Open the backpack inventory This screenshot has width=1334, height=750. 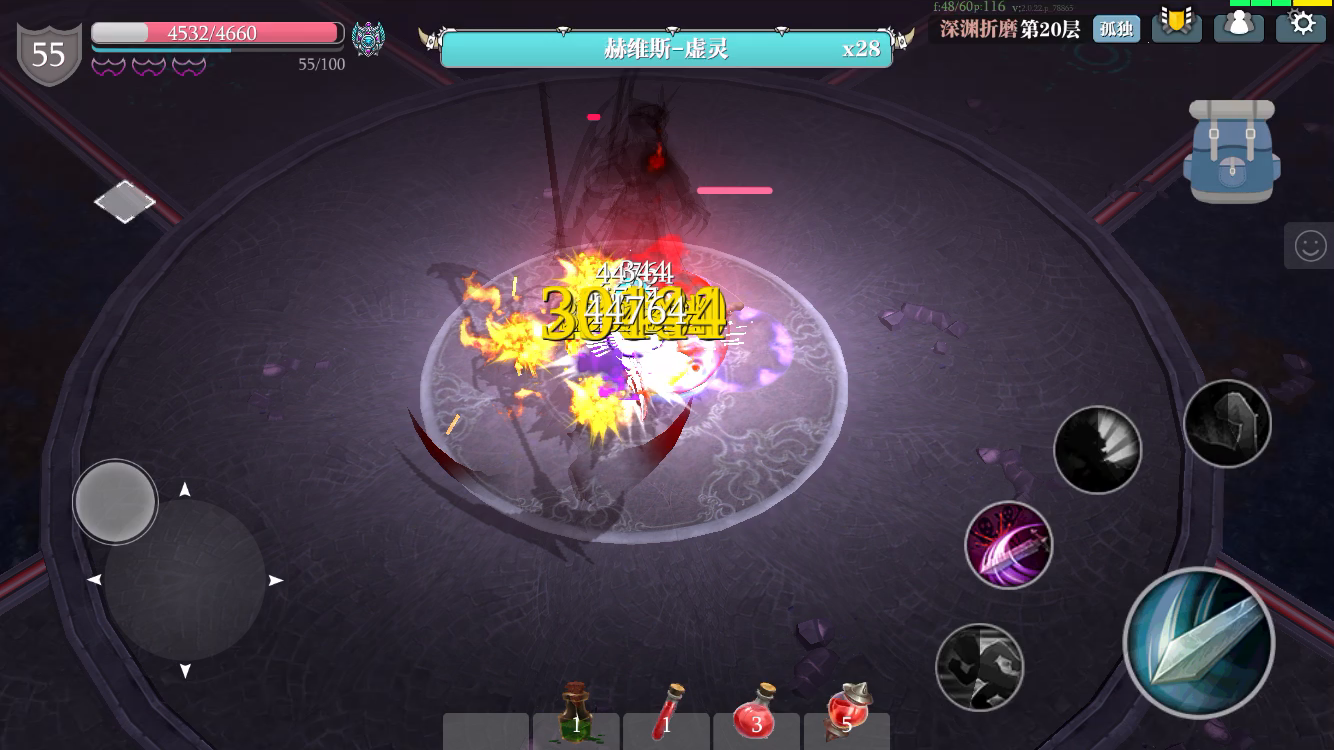pos(1232,151)
